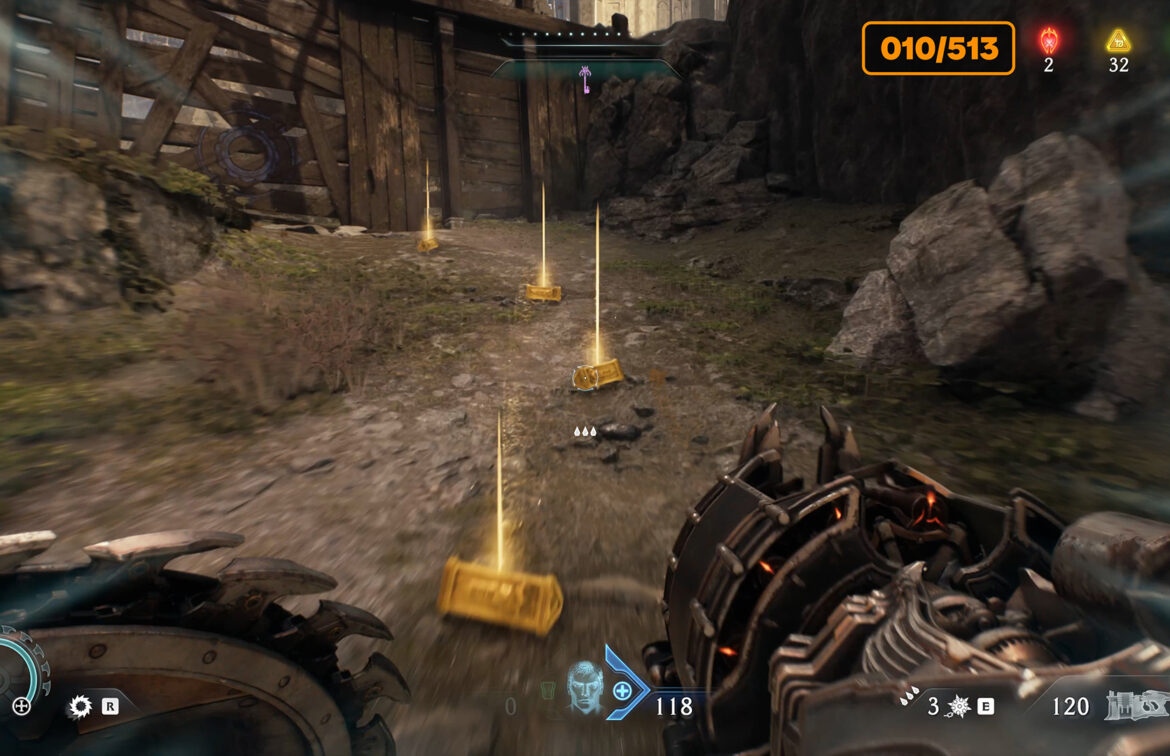The image size is (1170, 756).
Task: Activate the shield saw ability icon
Action: (x=79, y=707)
